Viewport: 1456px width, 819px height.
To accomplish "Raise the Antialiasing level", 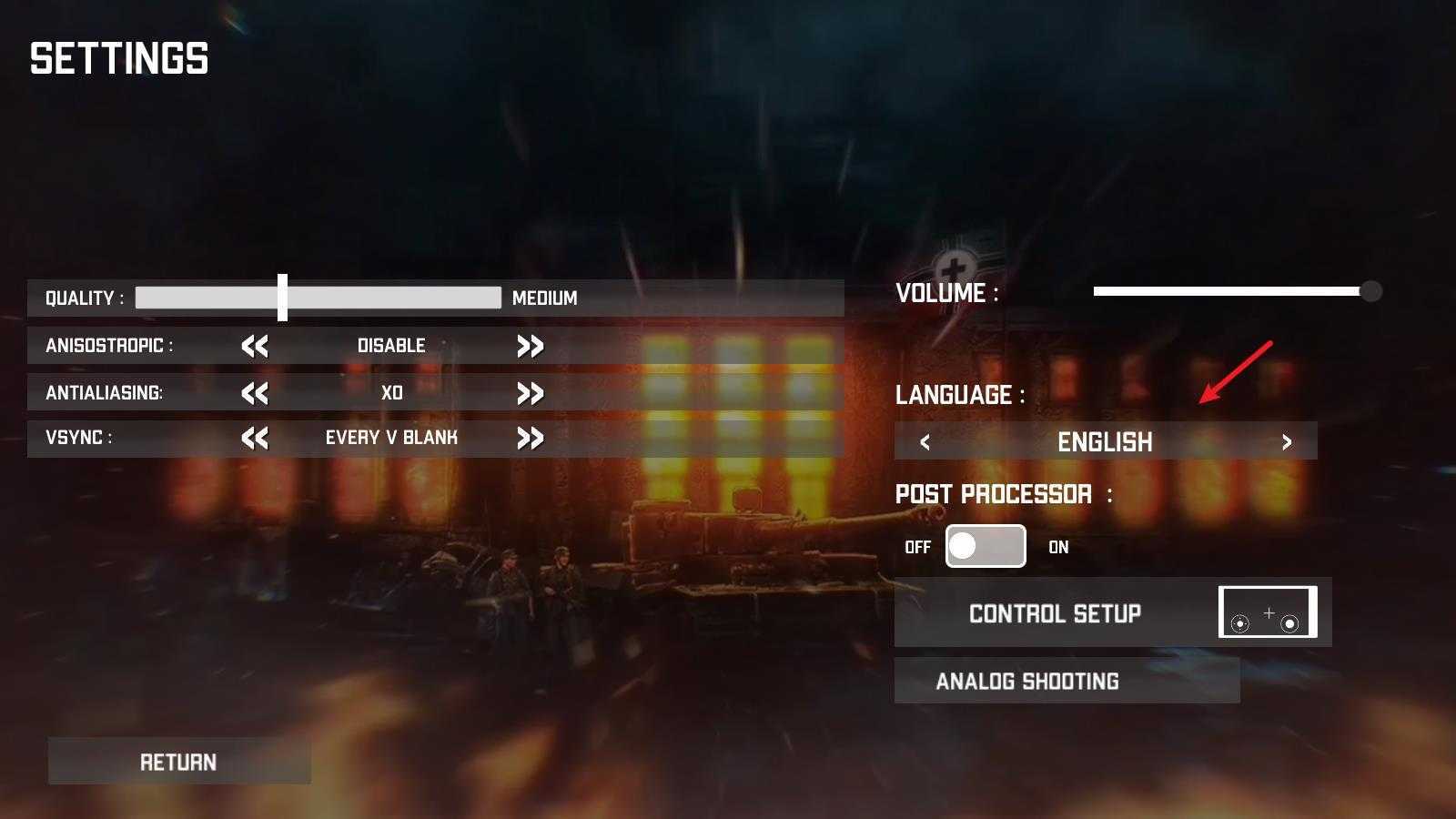I will point(530,393).
